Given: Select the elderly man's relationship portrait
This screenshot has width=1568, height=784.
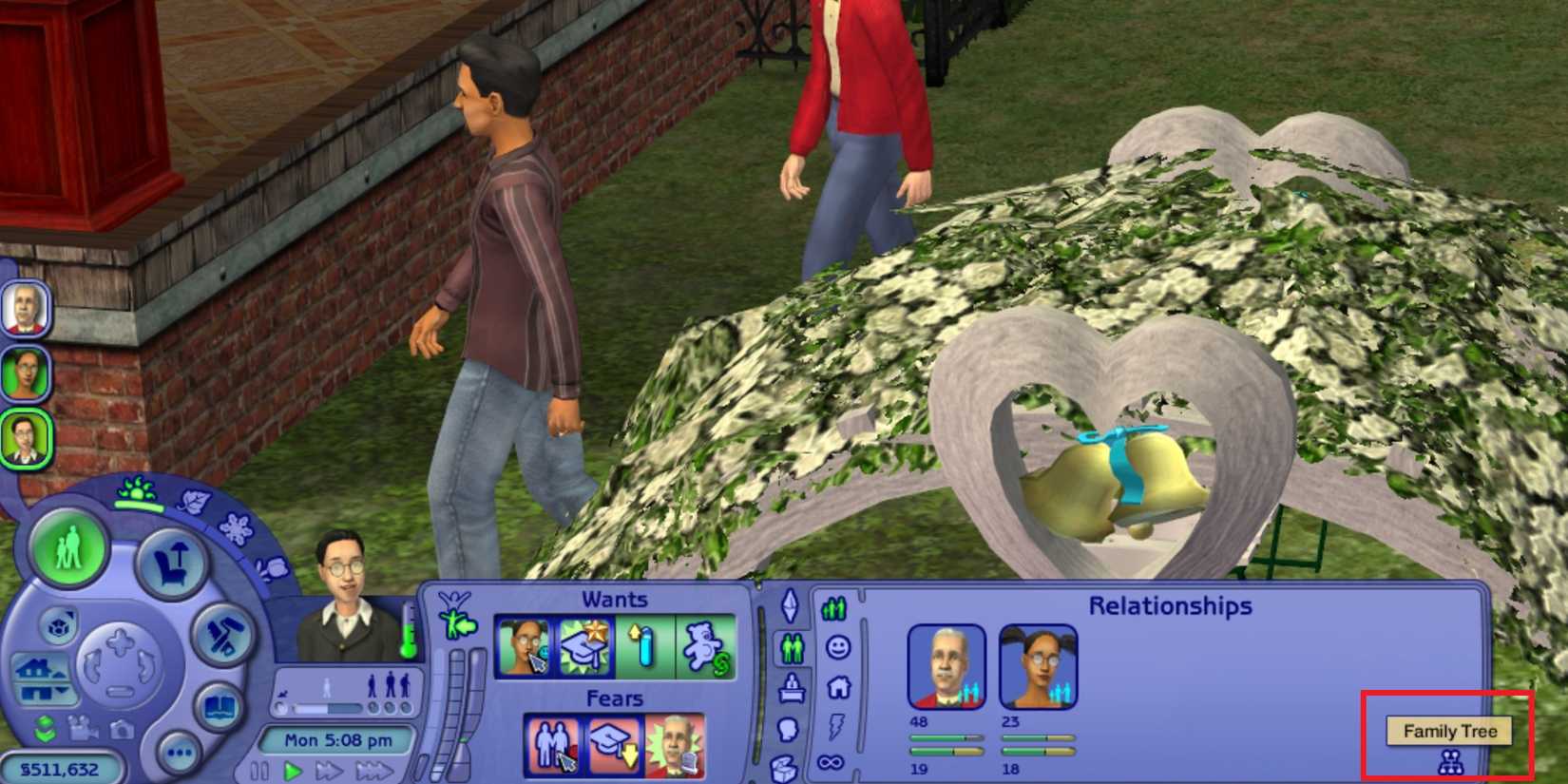Looking at the screenshot, I should (946, 665).
